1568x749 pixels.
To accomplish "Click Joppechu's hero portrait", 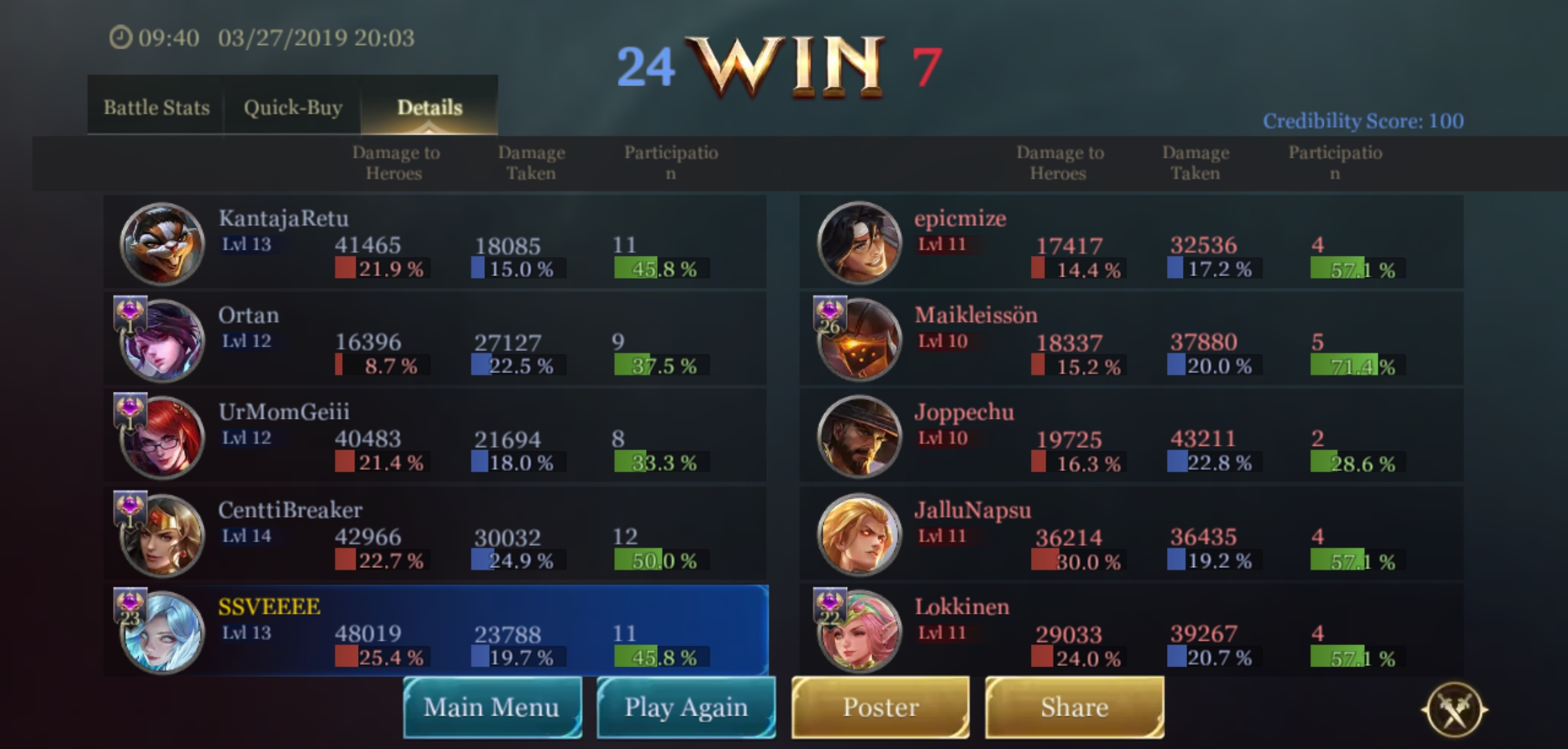I will (x=860, y=437).
